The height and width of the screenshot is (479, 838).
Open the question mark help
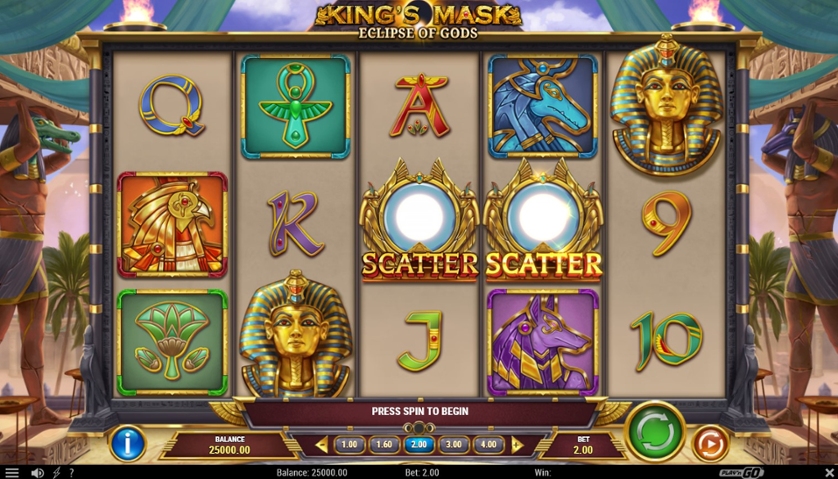point(71,472)
